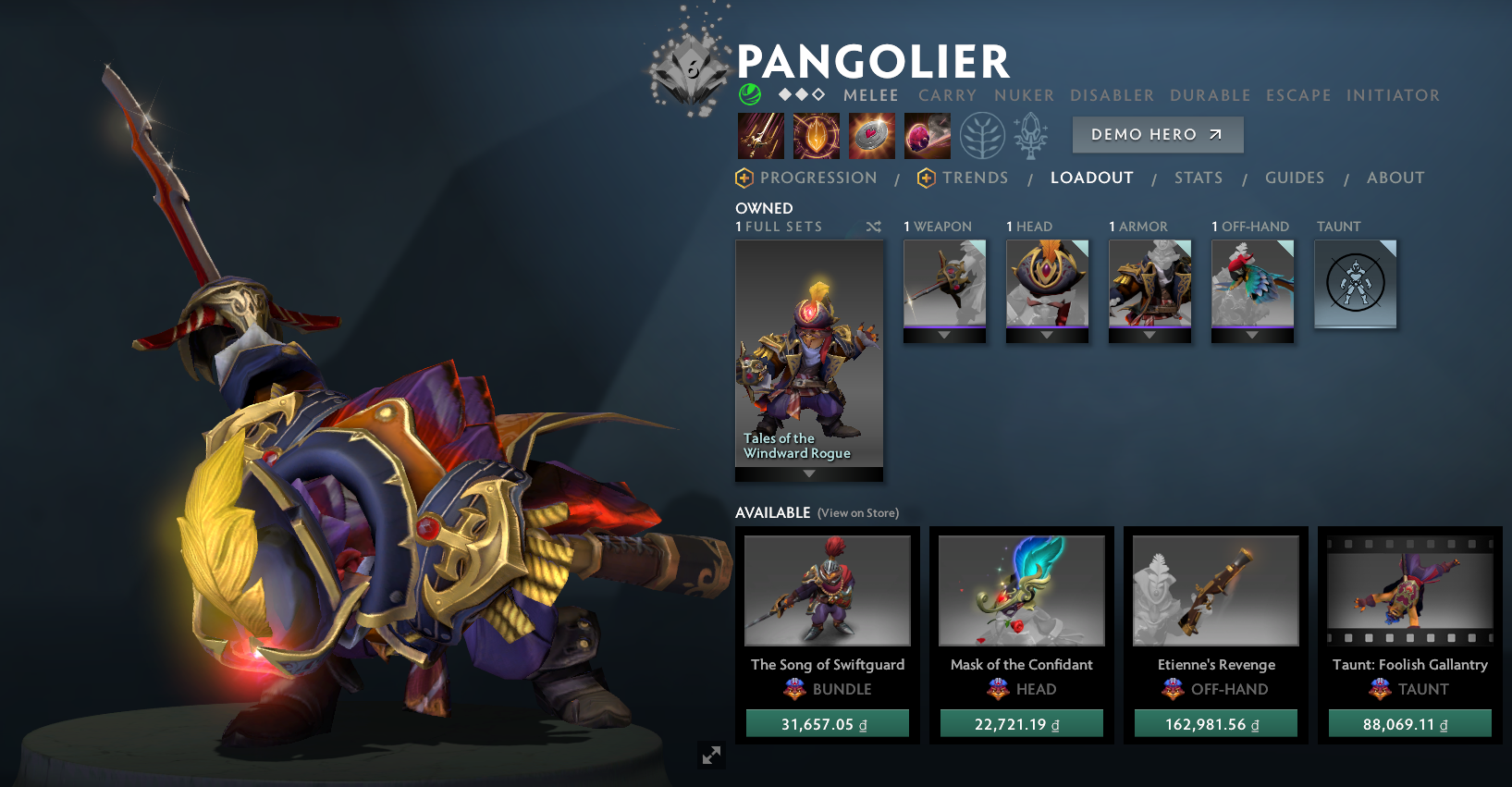Select the Rolling Thunder ultimate icon
The image size is (1512, 787).
[927, 135]
